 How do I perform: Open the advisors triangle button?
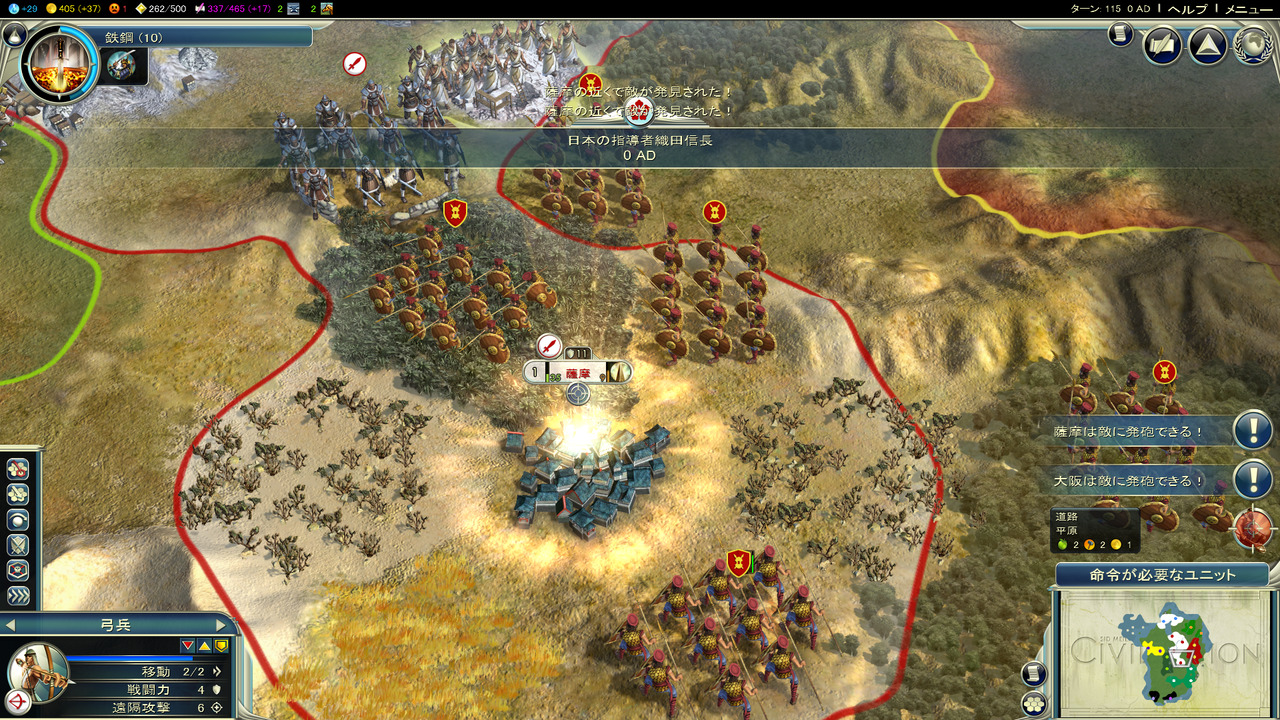(x=1207, y=45)
